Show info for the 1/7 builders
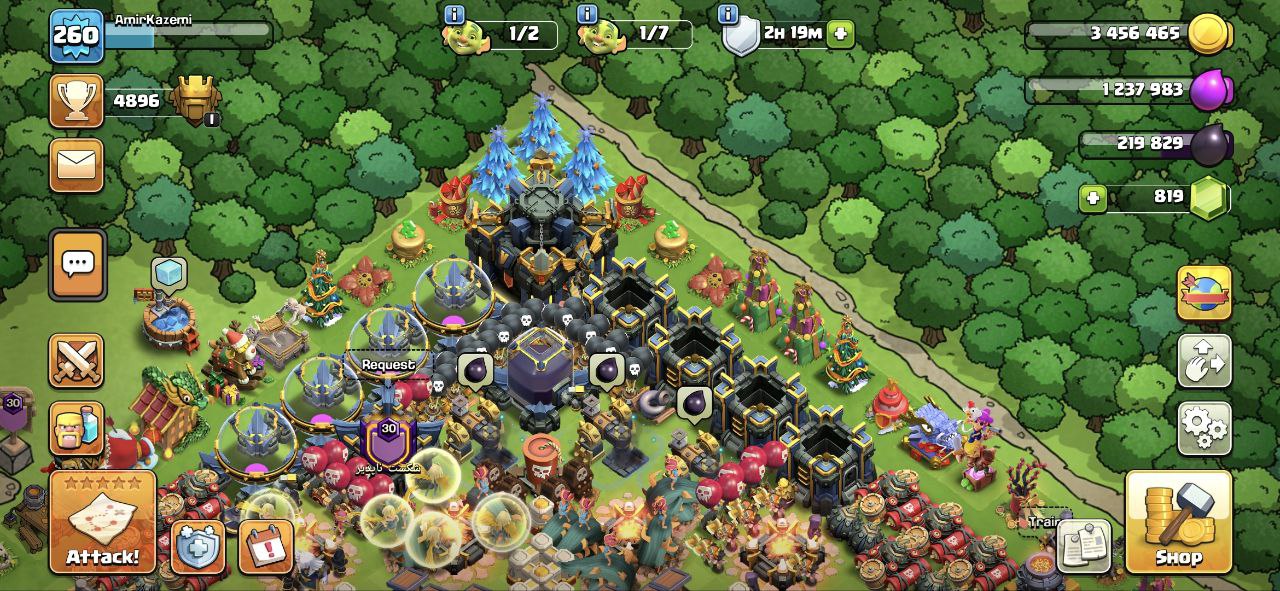Image resolution: width=1280 pixels, height=591 pixels. coord(587,14)
